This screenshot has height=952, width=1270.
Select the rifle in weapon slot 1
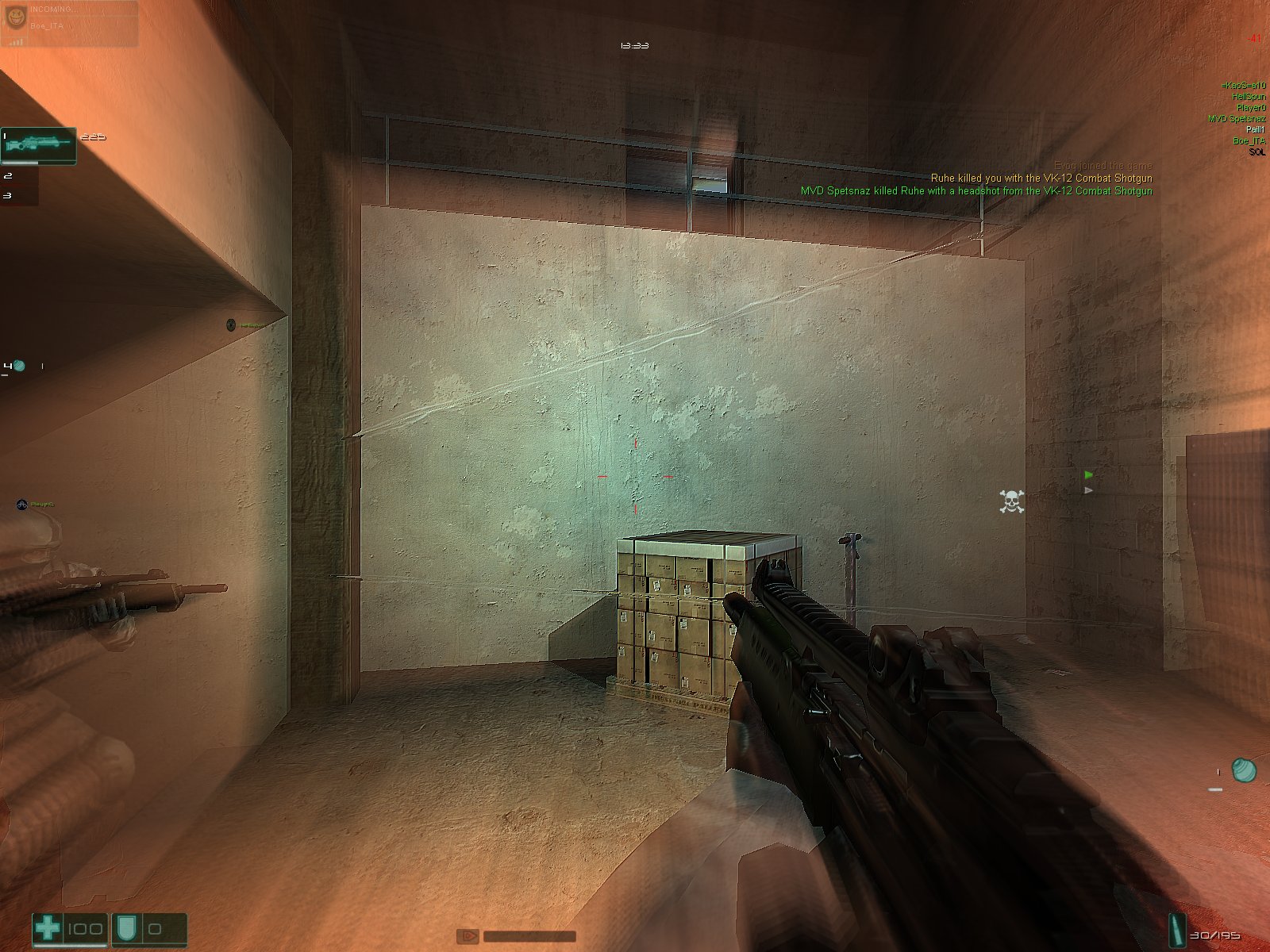pyautogui.click(x=38, y=145)
